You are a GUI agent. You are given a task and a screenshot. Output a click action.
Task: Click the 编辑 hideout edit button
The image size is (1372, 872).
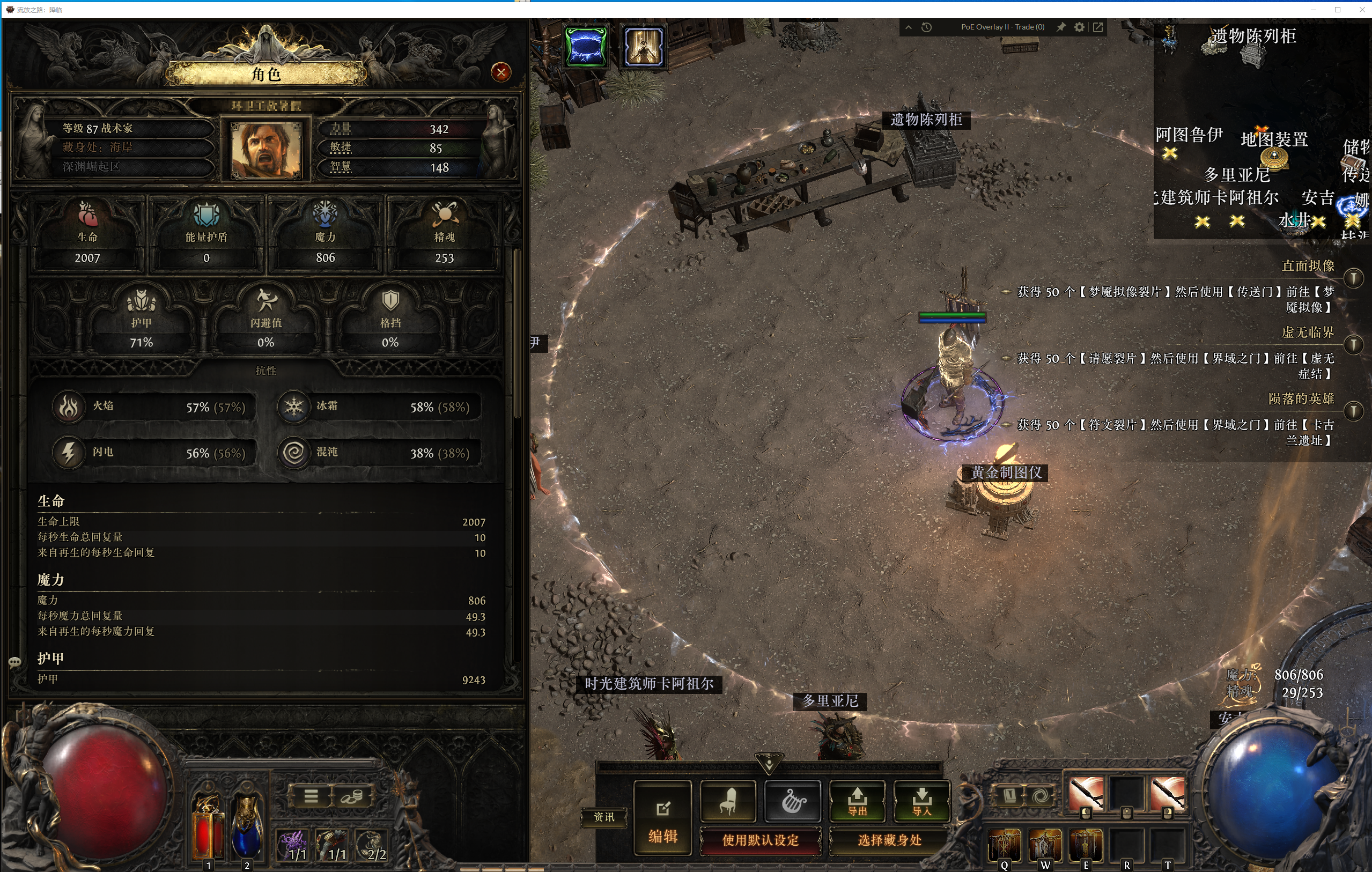click(662, 817)
